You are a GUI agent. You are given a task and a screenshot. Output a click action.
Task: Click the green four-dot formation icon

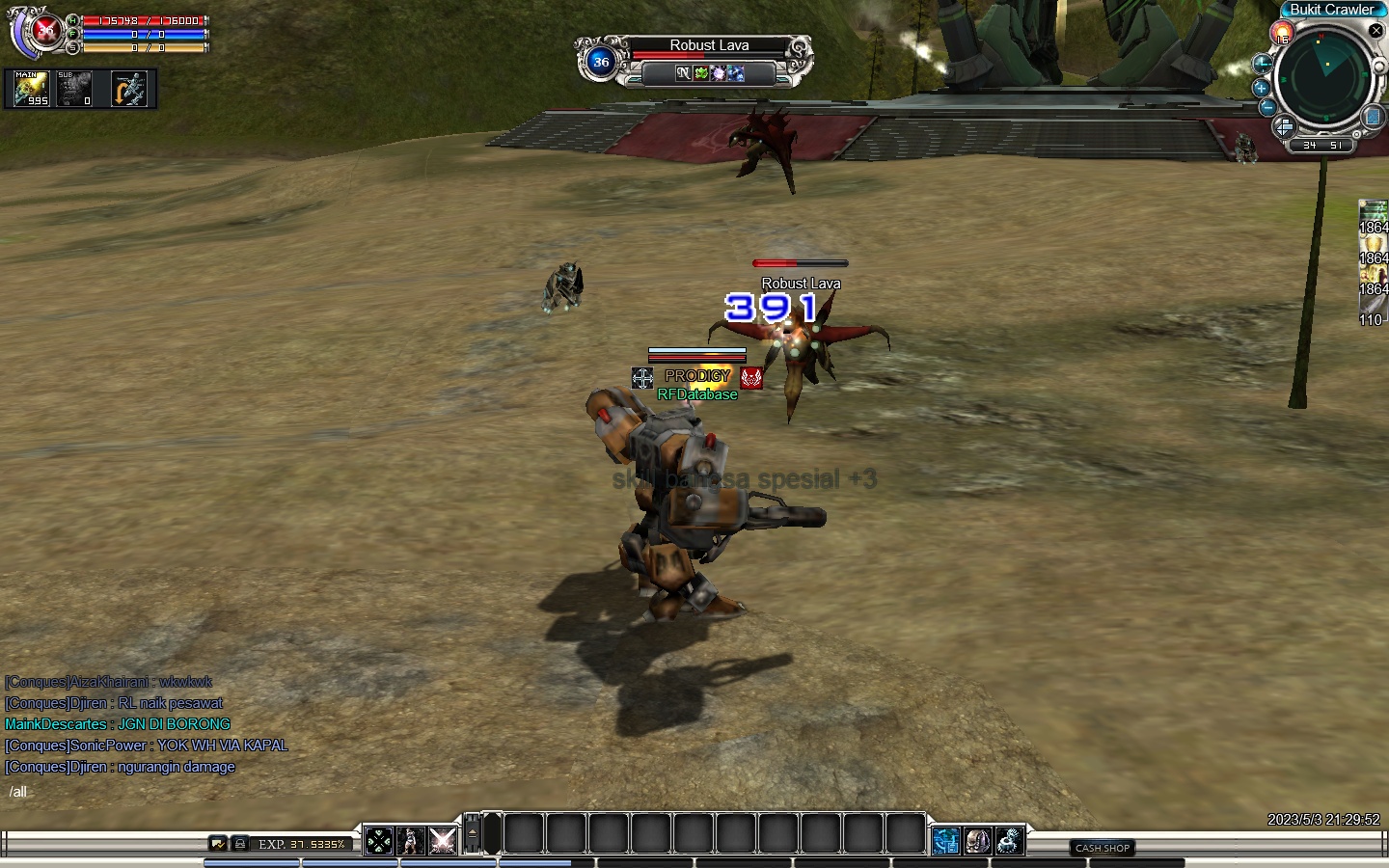(379, 841)
